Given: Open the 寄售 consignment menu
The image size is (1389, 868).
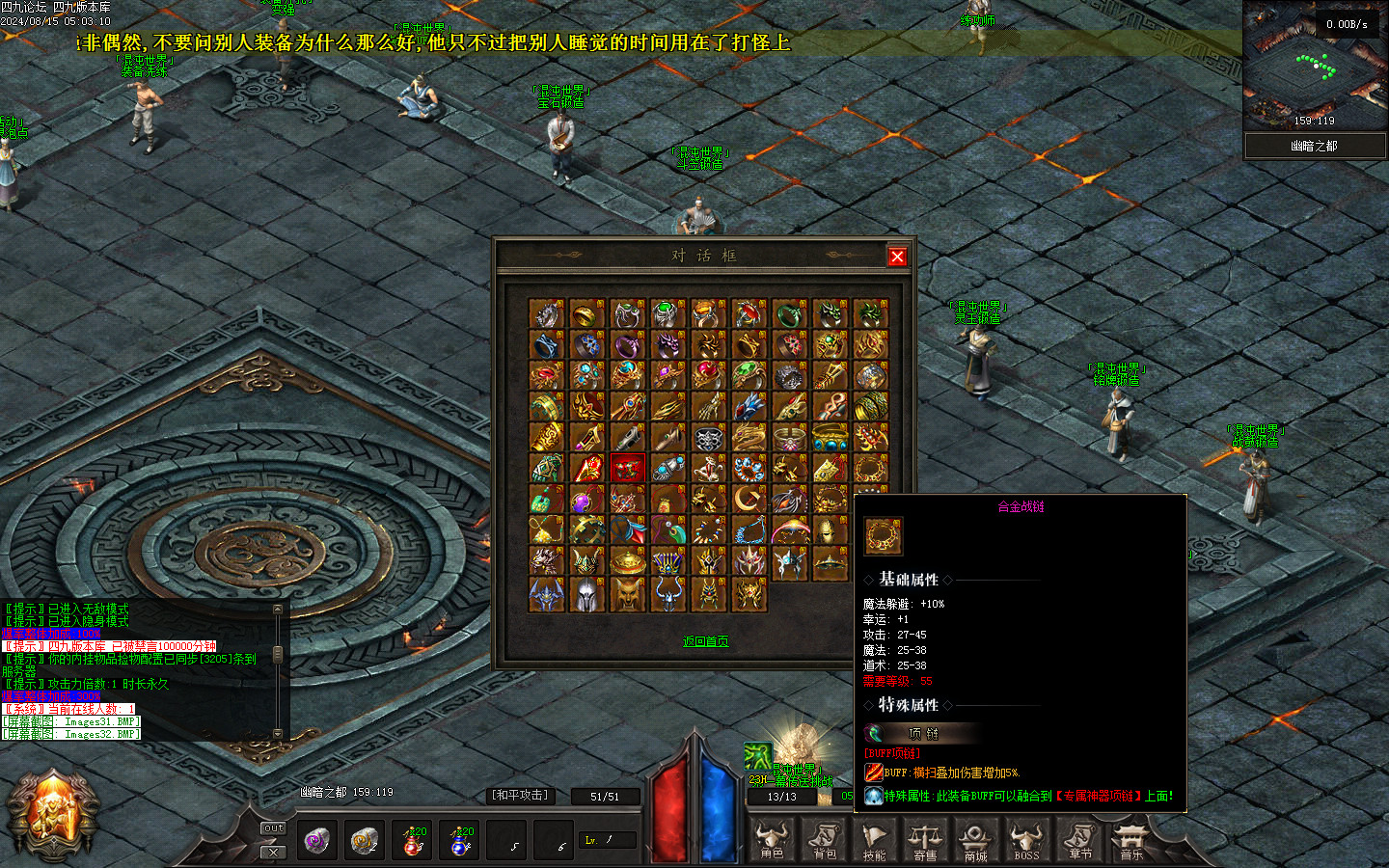Looking at the screenshot, I should (925, 840).
